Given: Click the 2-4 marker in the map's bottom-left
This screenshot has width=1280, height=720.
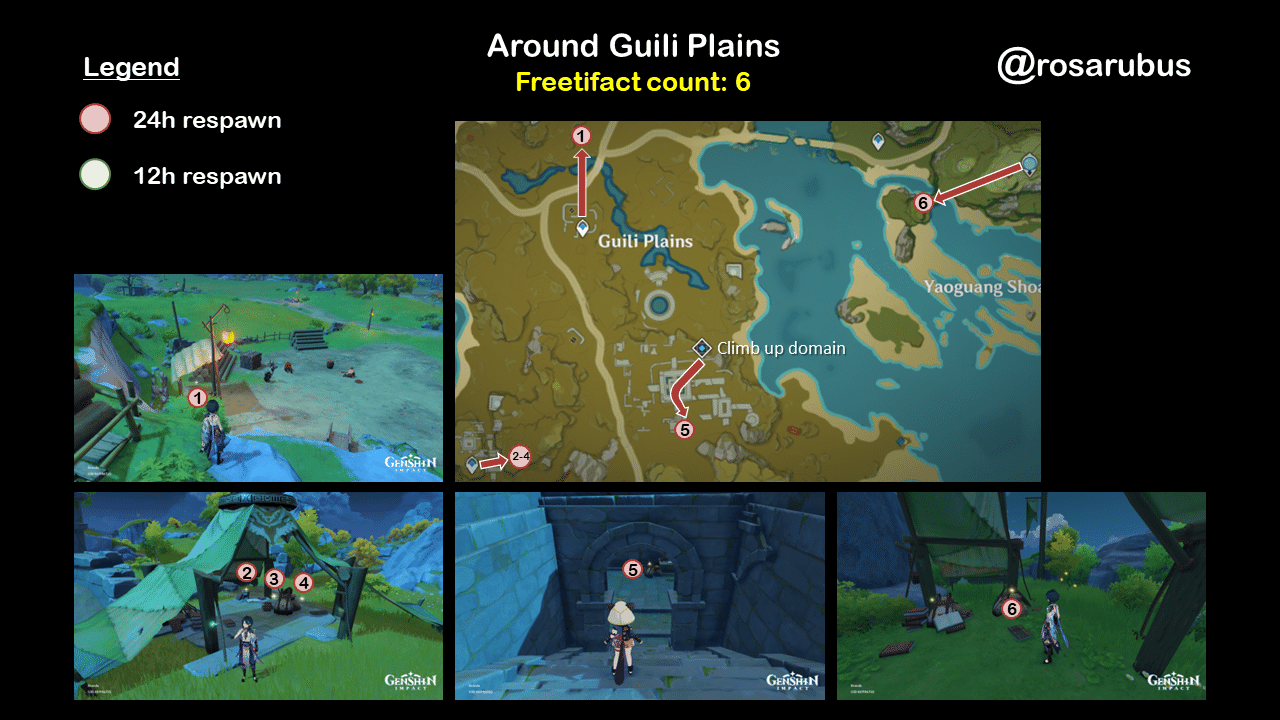Looking at the screenshot, I should click(x=522, y=457).
